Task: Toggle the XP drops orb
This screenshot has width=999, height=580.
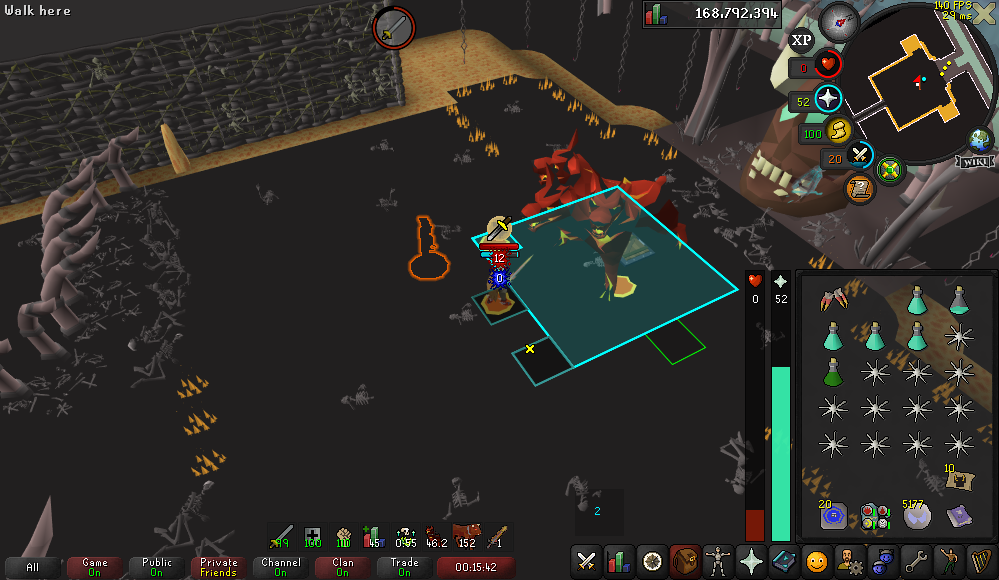Action: (801, 41)
